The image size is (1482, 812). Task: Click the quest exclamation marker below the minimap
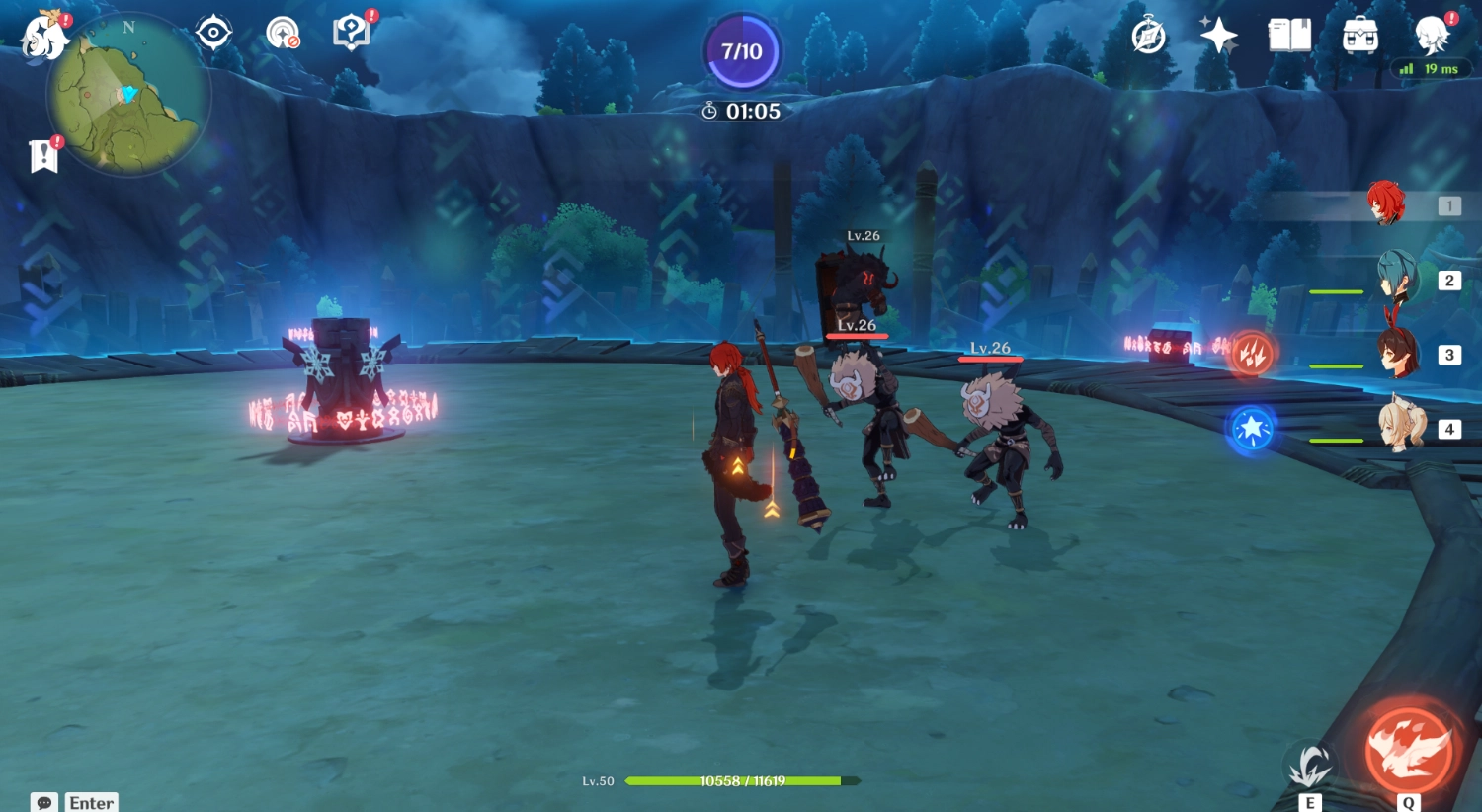point(43,154)
